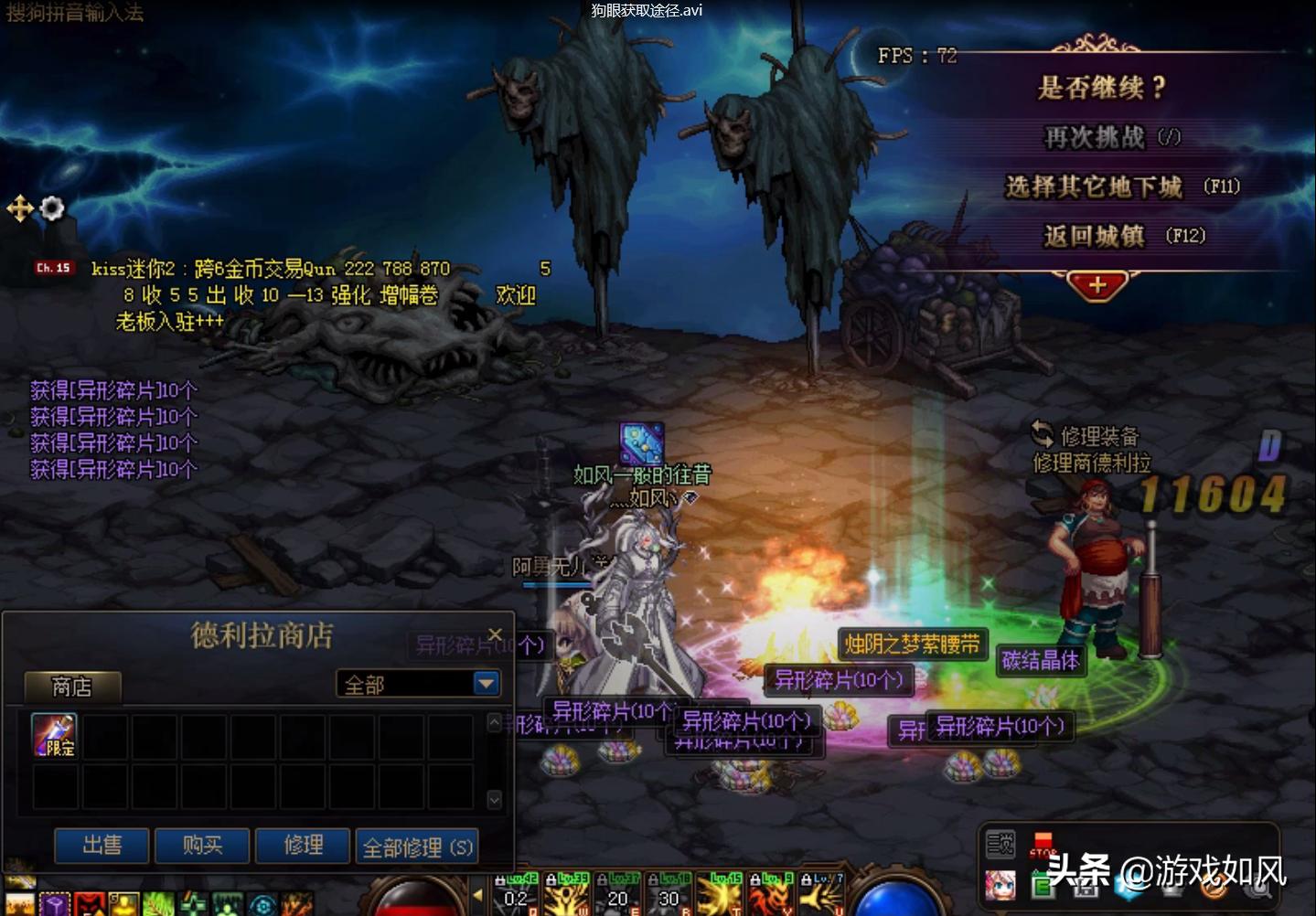Open the 全部 filter dropdown in Delila shop
This screenshot has width=1316, height=916.
(x=487, y=683)
